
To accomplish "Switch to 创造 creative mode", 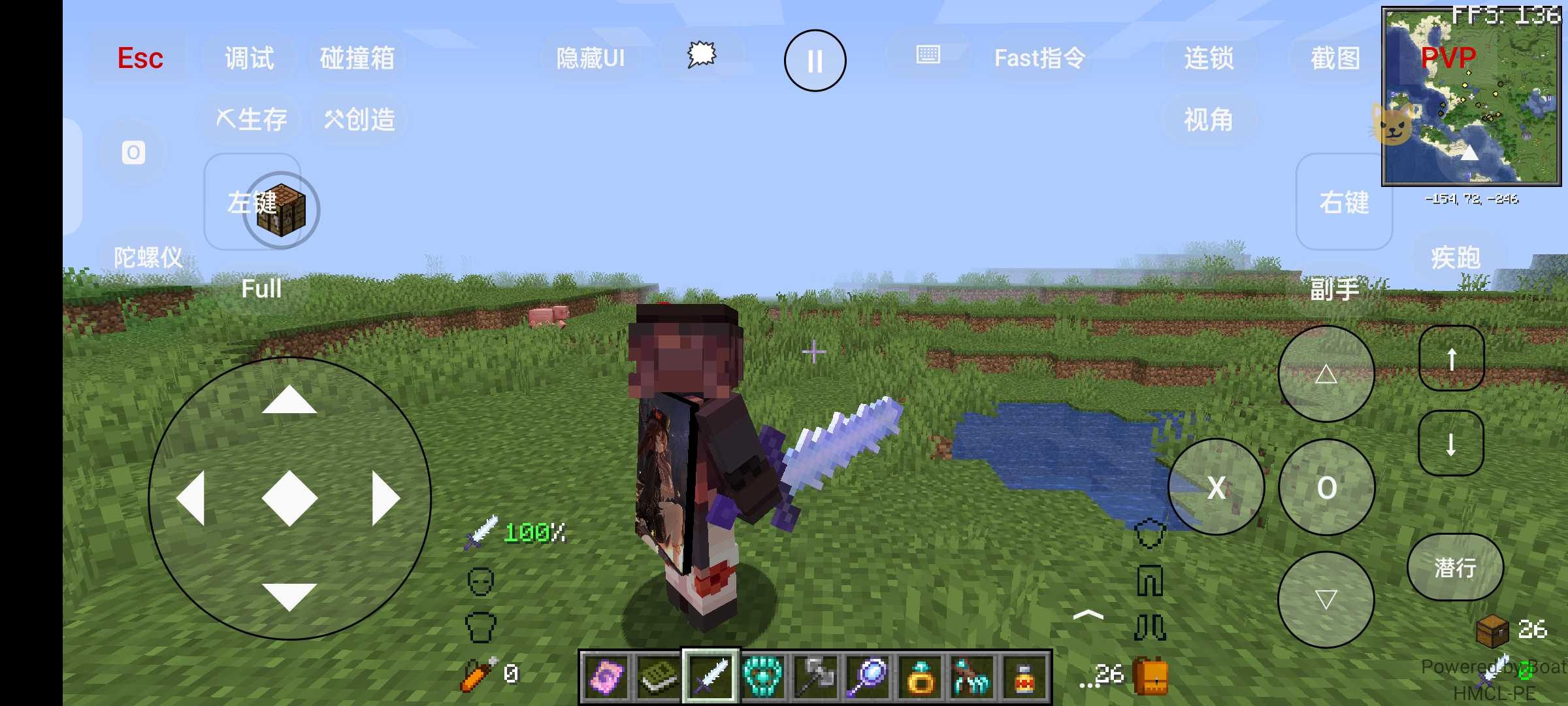I will click(x=359, y=120).
